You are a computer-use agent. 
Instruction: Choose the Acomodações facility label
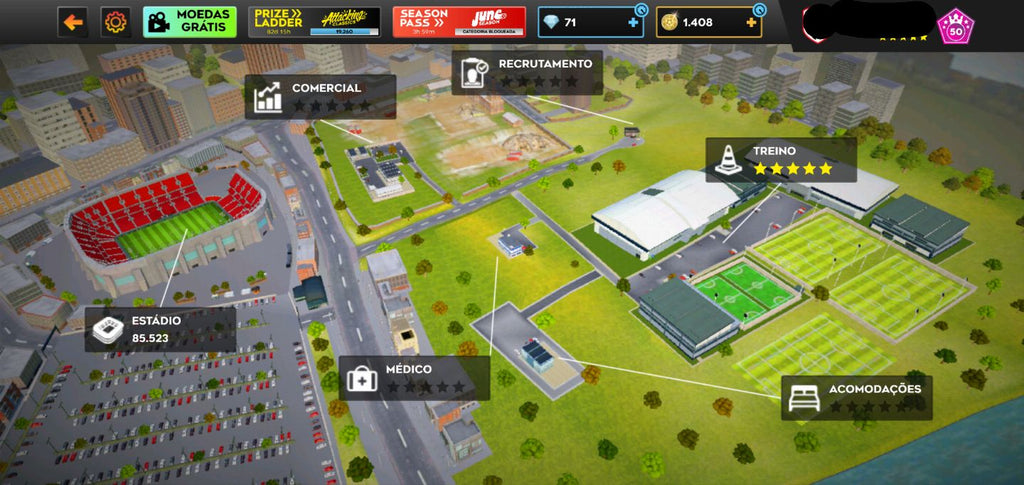tap(856, 397)
